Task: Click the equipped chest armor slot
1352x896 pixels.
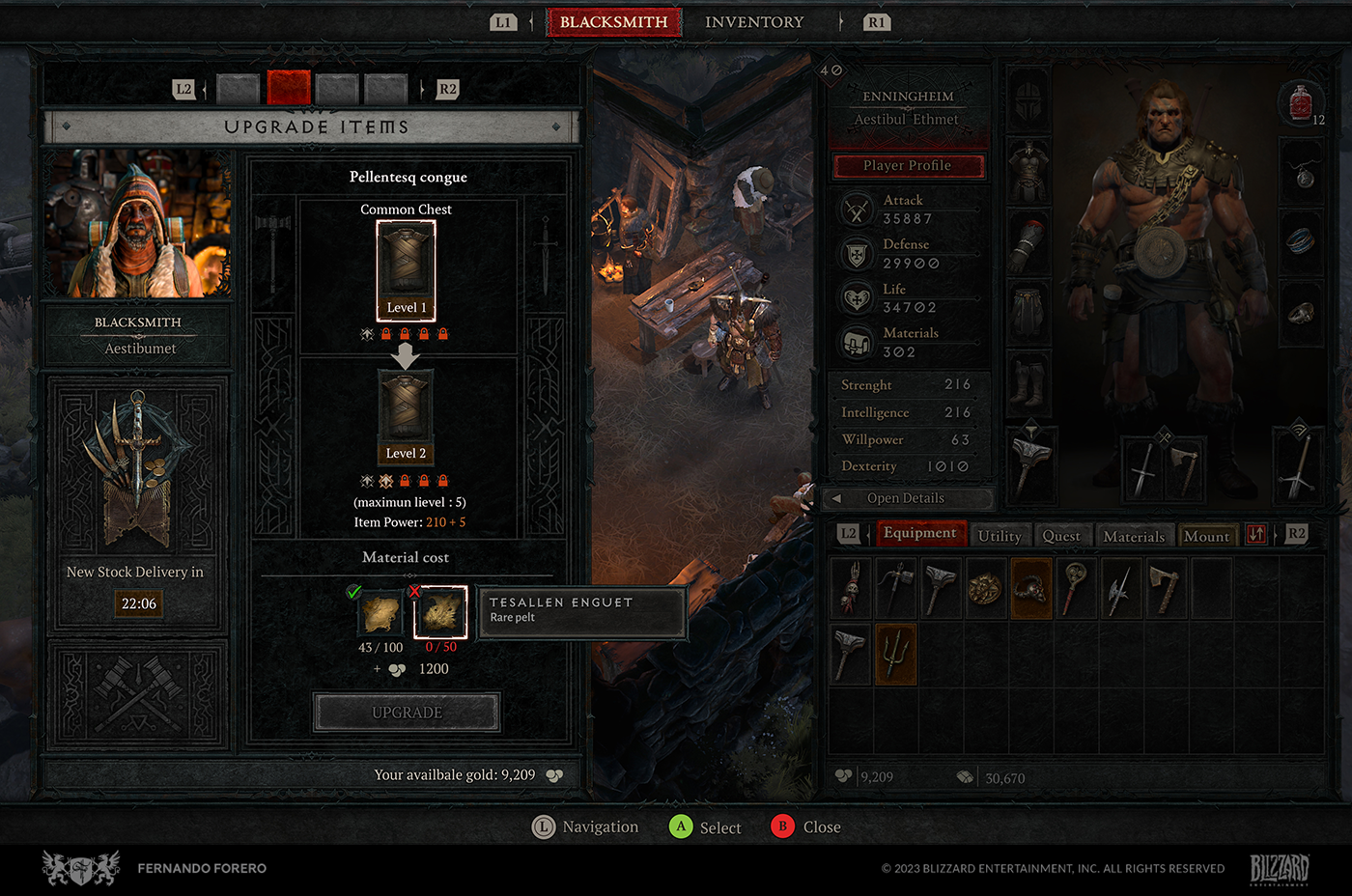Action: click(1028, 168)
